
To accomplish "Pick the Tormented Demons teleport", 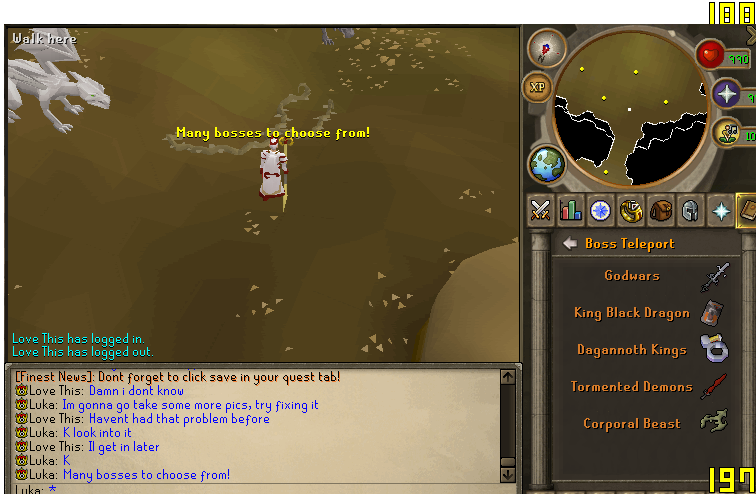I will (632, 387).
